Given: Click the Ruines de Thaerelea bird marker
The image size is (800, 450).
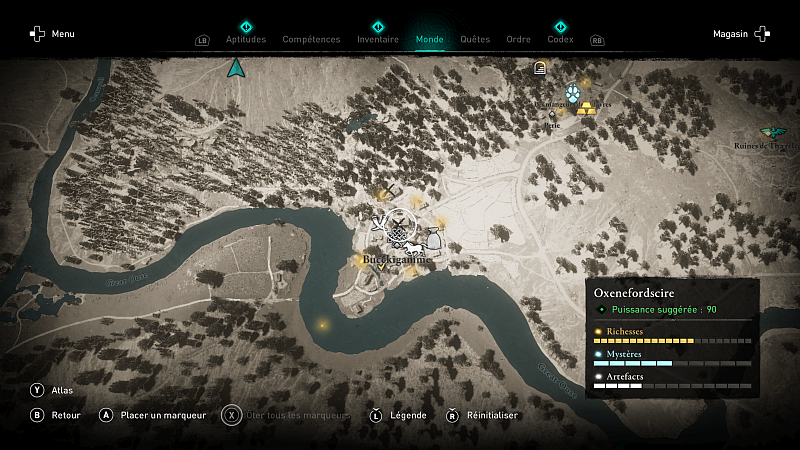Looking at the screenshot, I should (771, 132).
